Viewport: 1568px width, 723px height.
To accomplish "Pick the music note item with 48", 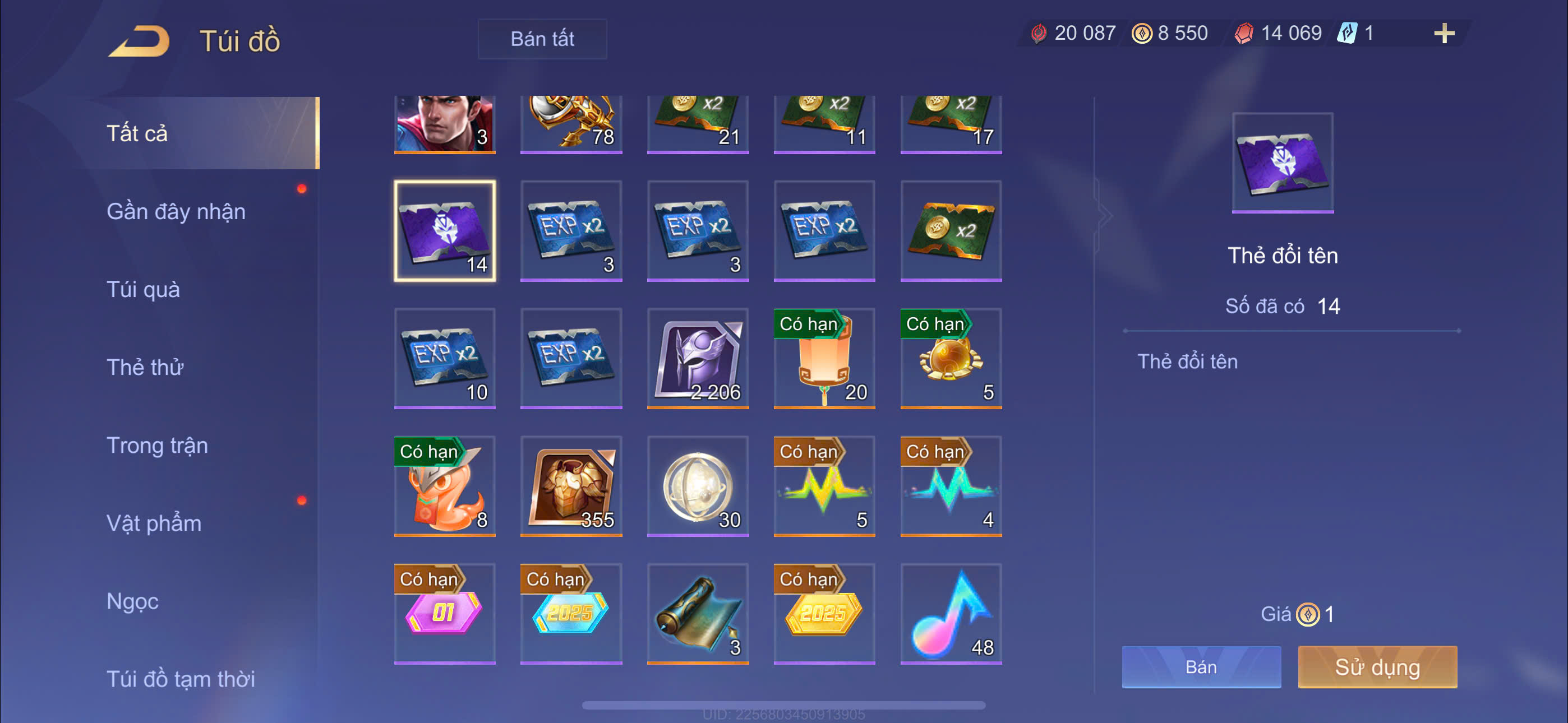I will click(x=951, y=614).
